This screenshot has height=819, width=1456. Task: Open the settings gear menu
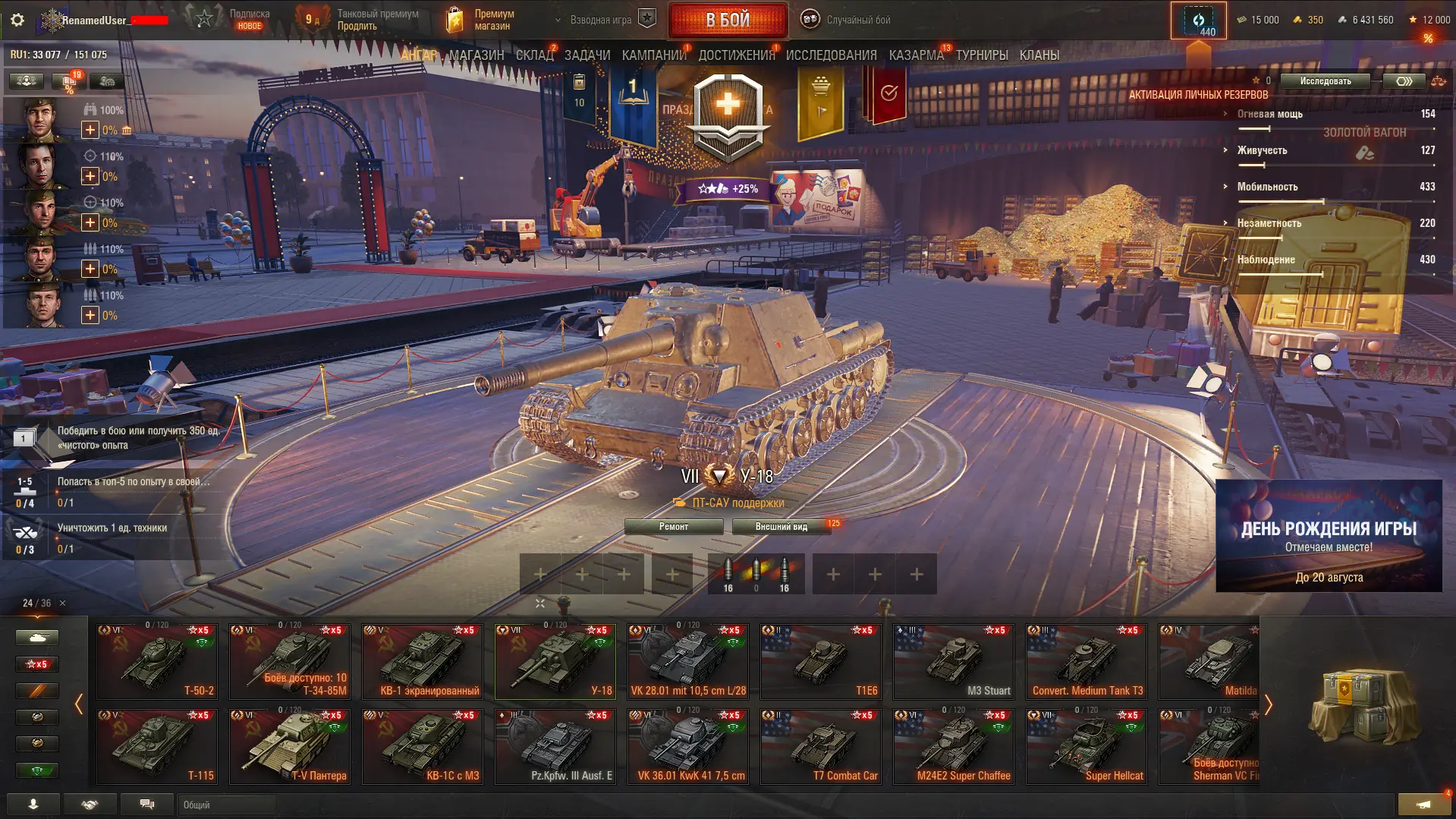tap(17, 20)
